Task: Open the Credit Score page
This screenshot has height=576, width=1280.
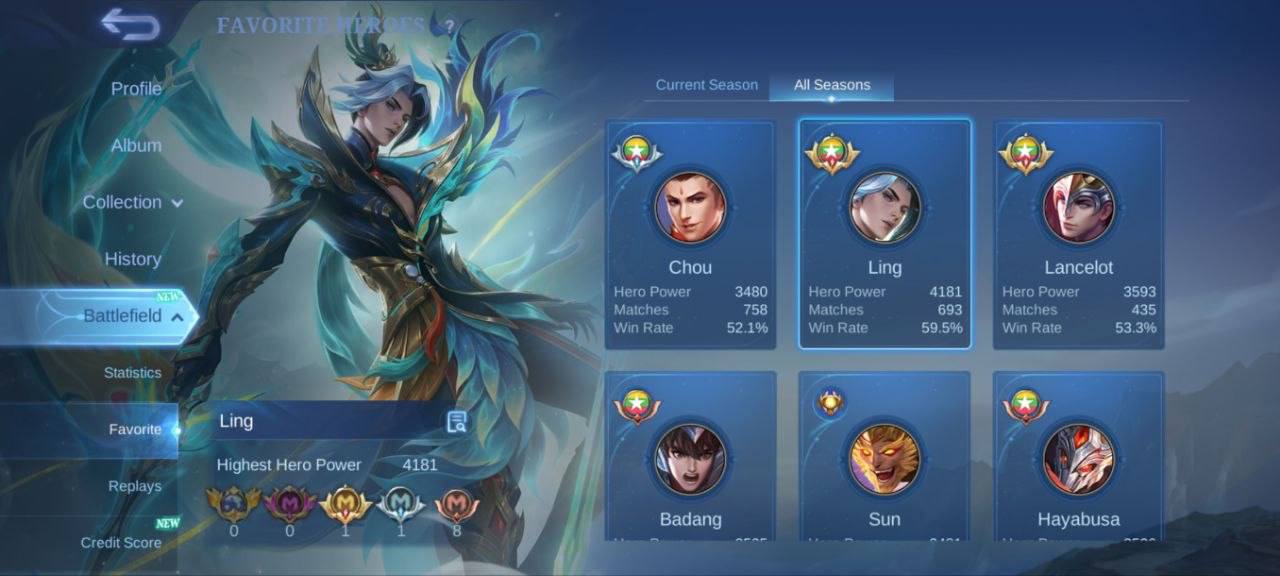Action: pos(121,543)
